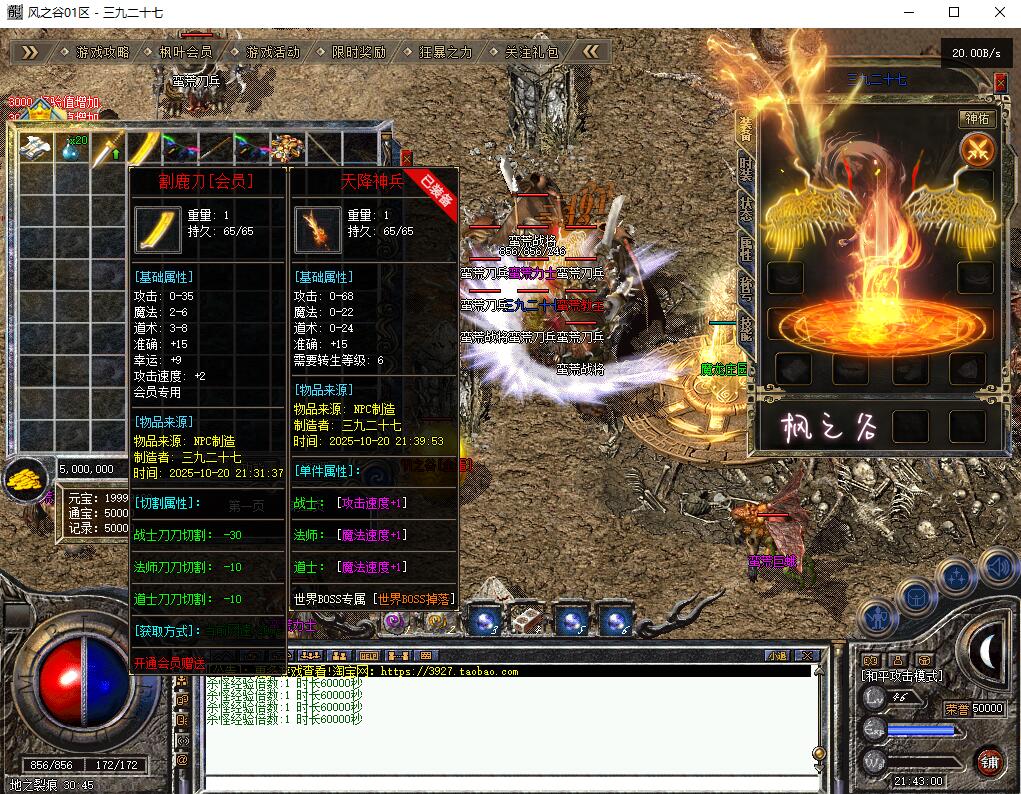Click the 小退 logout button
Viewport: 1021px width, 794px height.
[x=777, y=656]
